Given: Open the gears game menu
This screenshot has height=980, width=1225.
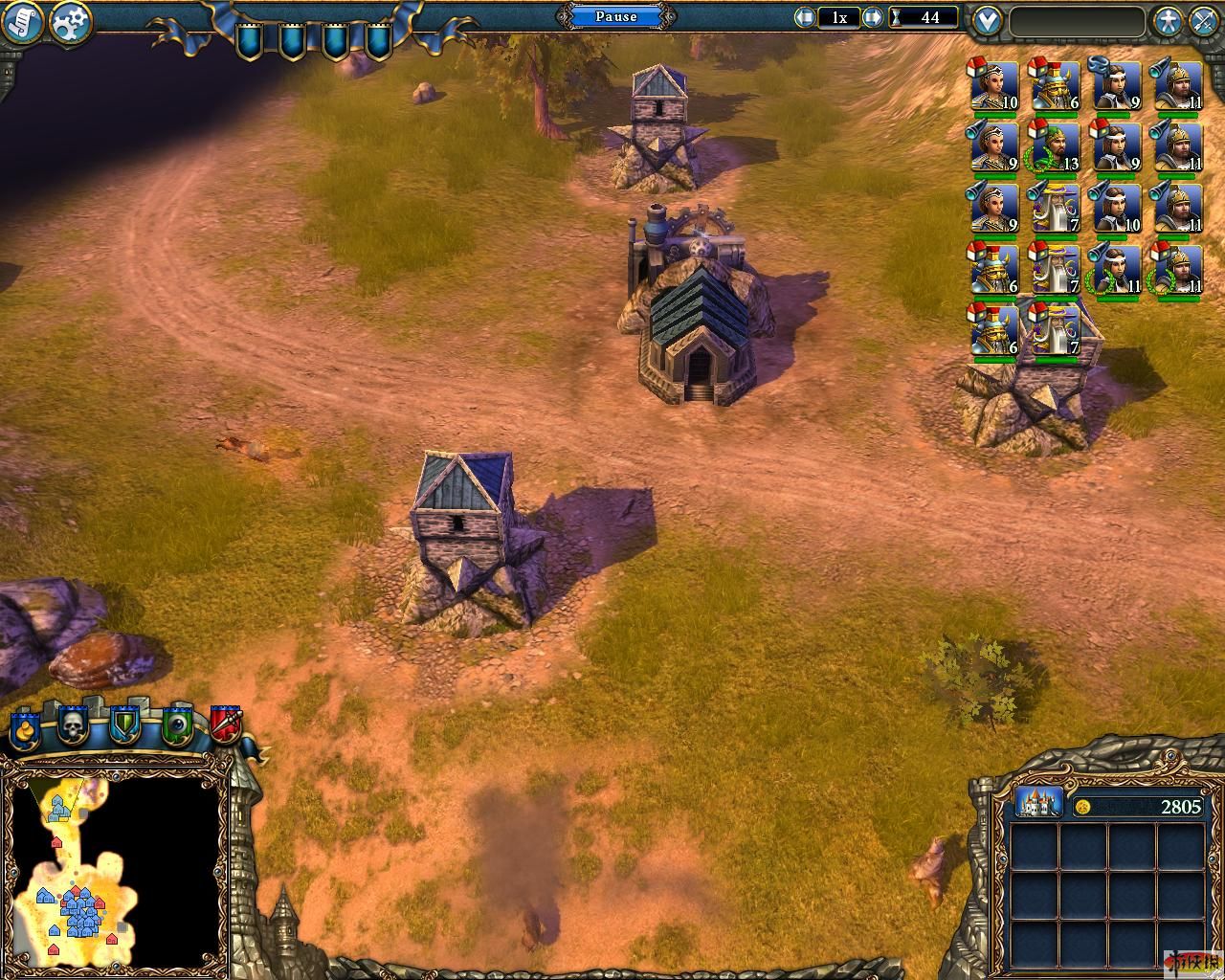Looking at the screenshot, I should click(x=71, y=22).
